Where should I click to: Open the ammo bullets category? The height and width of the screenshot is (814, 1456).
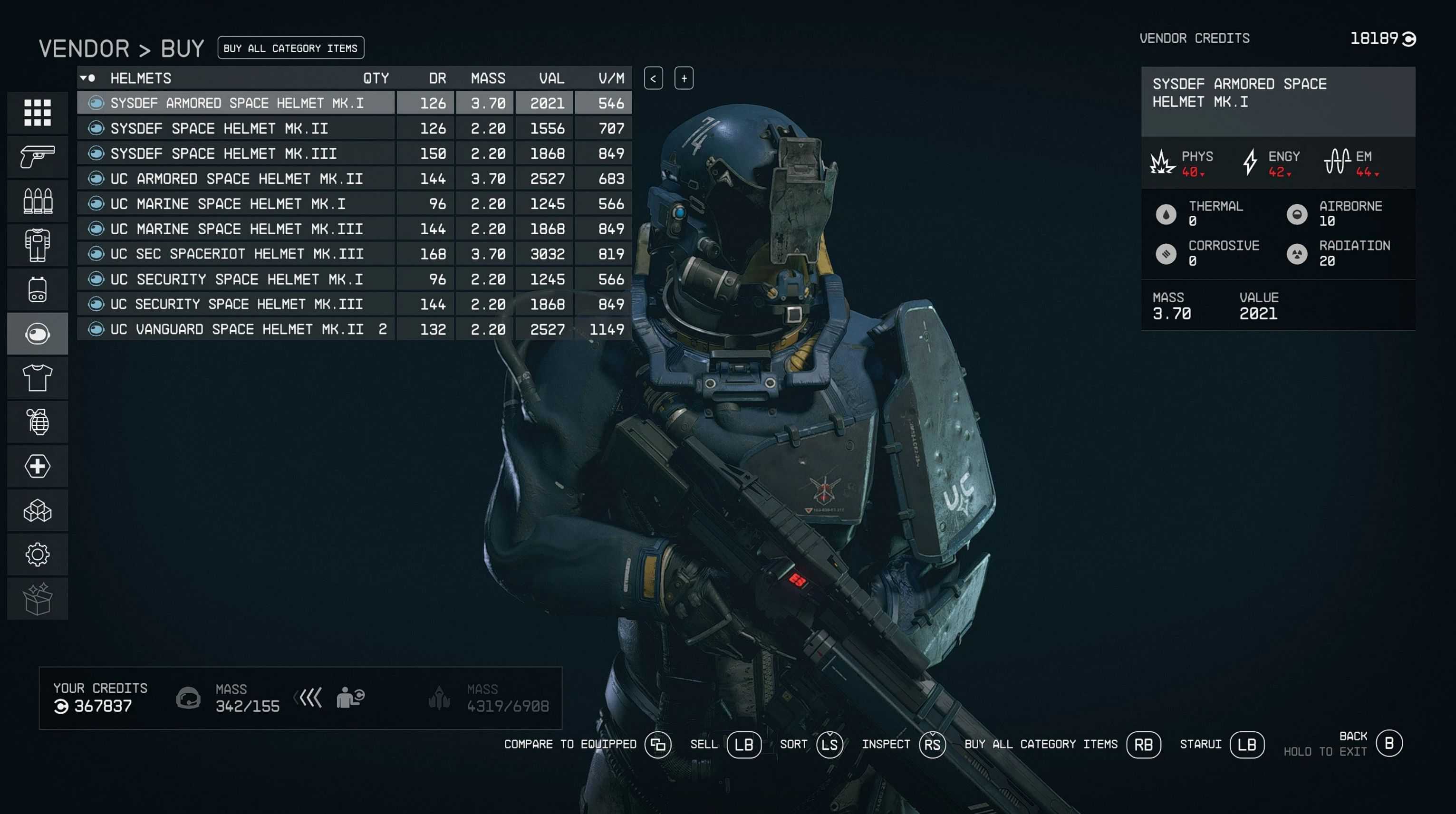click(37, 201)
